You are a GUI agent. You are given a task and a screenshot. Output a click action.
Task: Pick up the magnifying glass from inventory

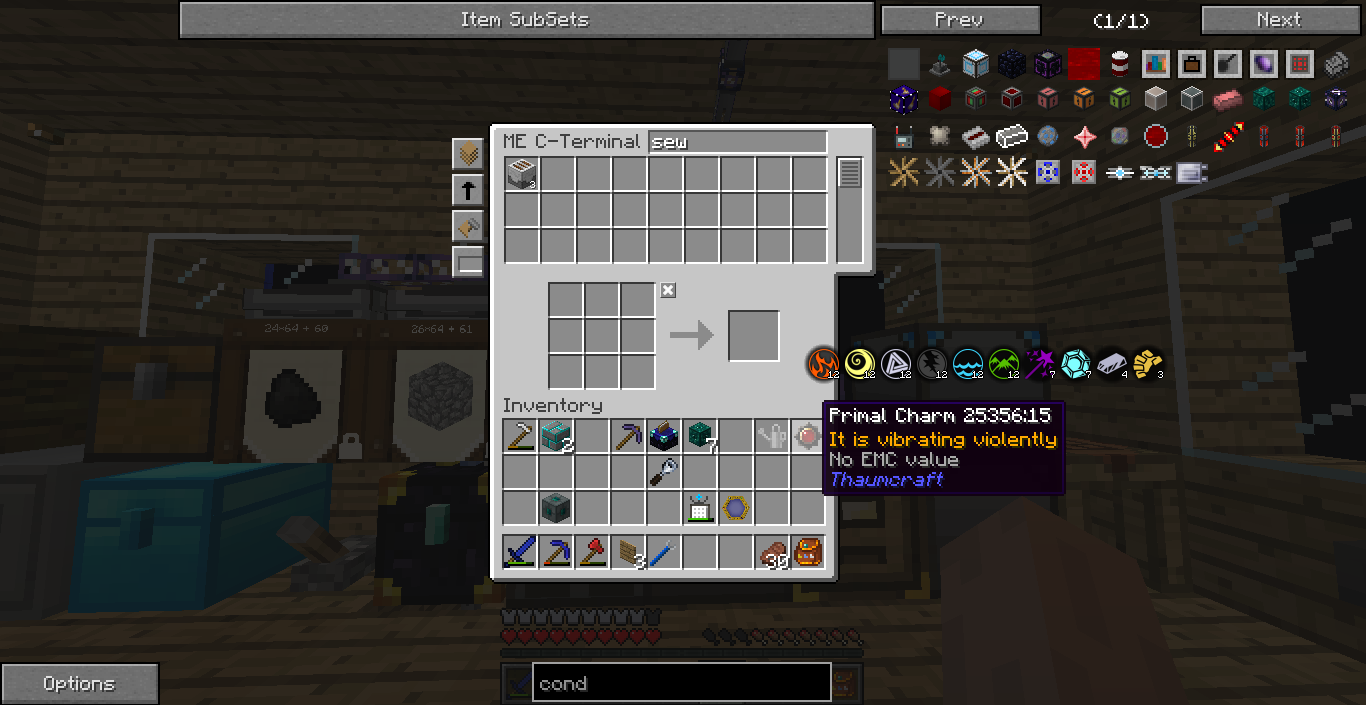[x=664, y=472]
